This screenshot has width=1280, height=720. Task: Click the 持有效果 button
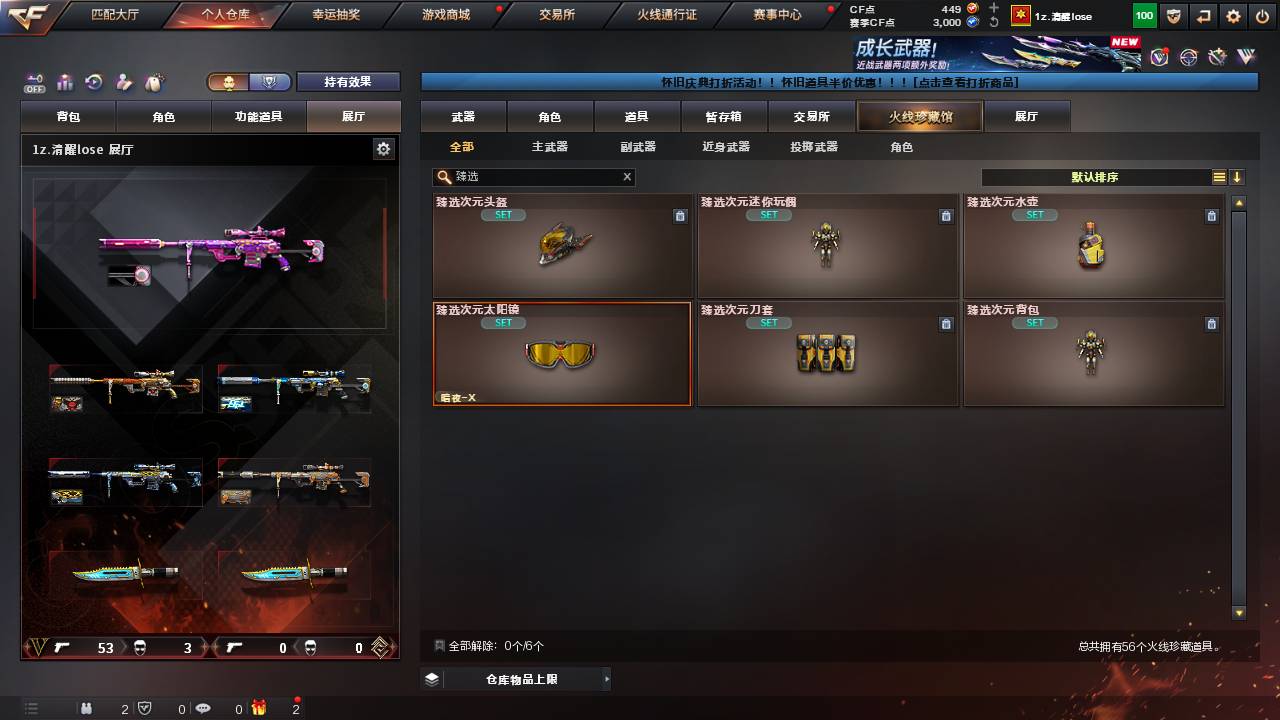[348, 82]
